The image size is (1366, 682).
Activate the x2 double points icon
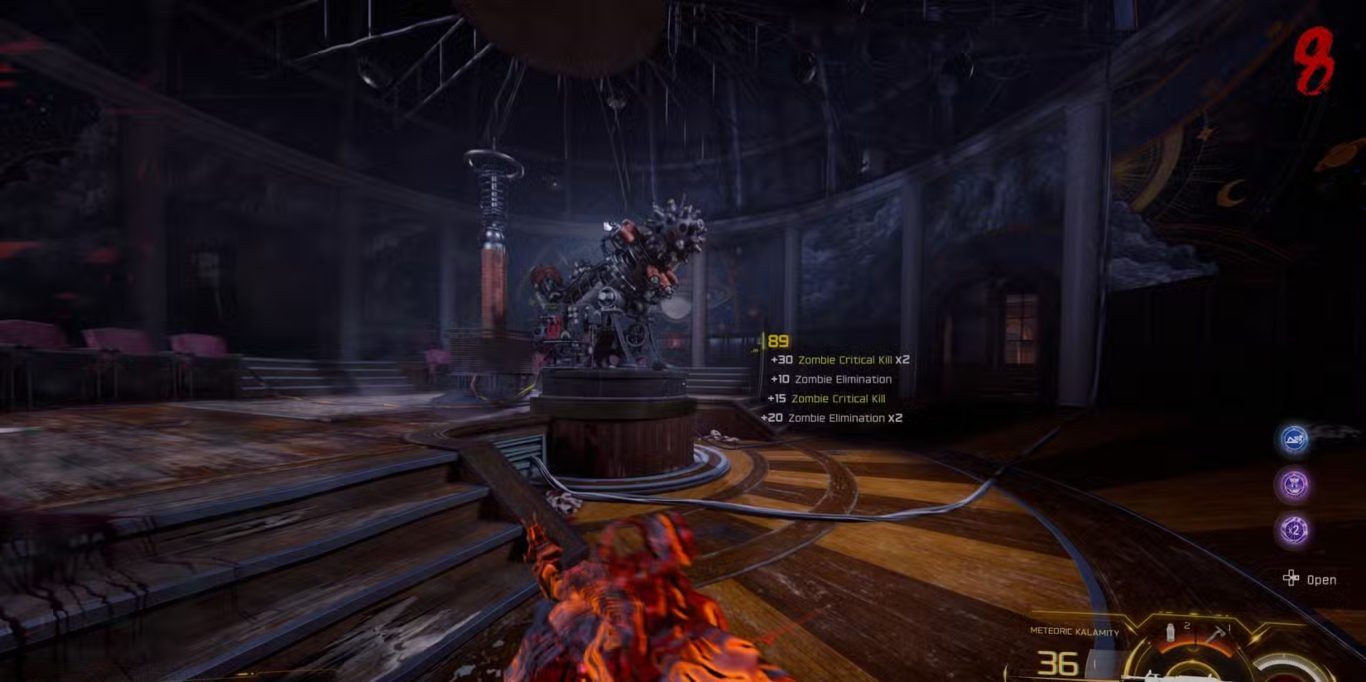tap(1296, 530)
